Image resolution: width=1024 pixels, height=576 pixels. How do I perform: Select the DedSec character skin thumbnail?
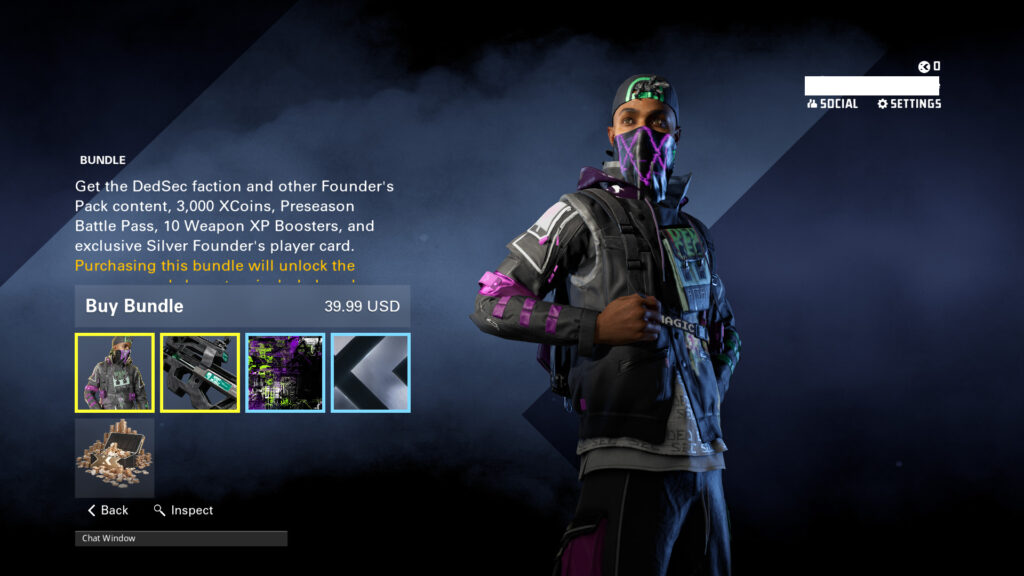pyautogui.click(x=115, y=373)
